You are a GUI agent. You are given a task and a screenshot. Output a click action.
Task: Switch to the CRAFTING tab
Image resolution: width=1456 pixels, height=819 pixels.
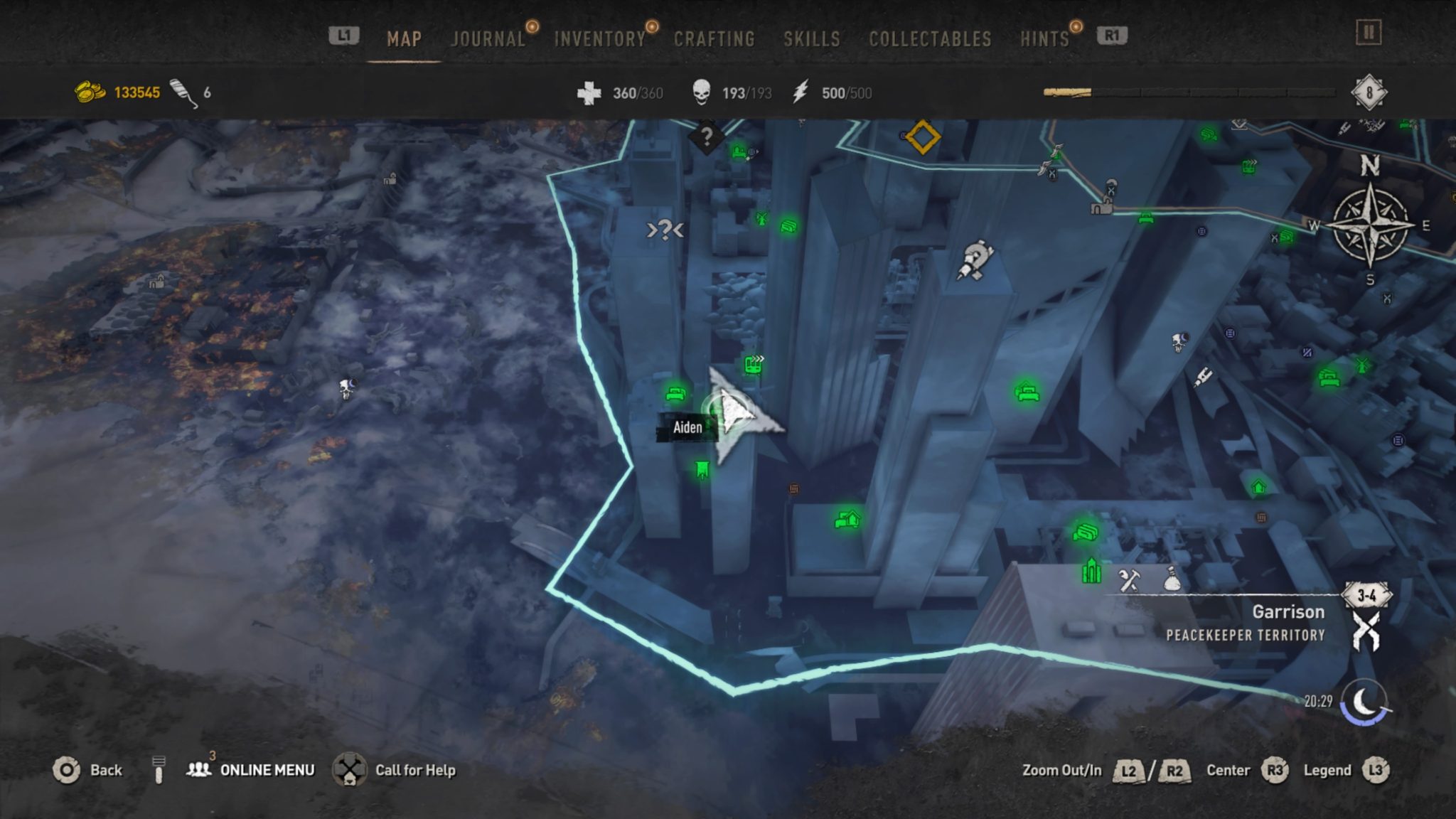tap(713, 39)
